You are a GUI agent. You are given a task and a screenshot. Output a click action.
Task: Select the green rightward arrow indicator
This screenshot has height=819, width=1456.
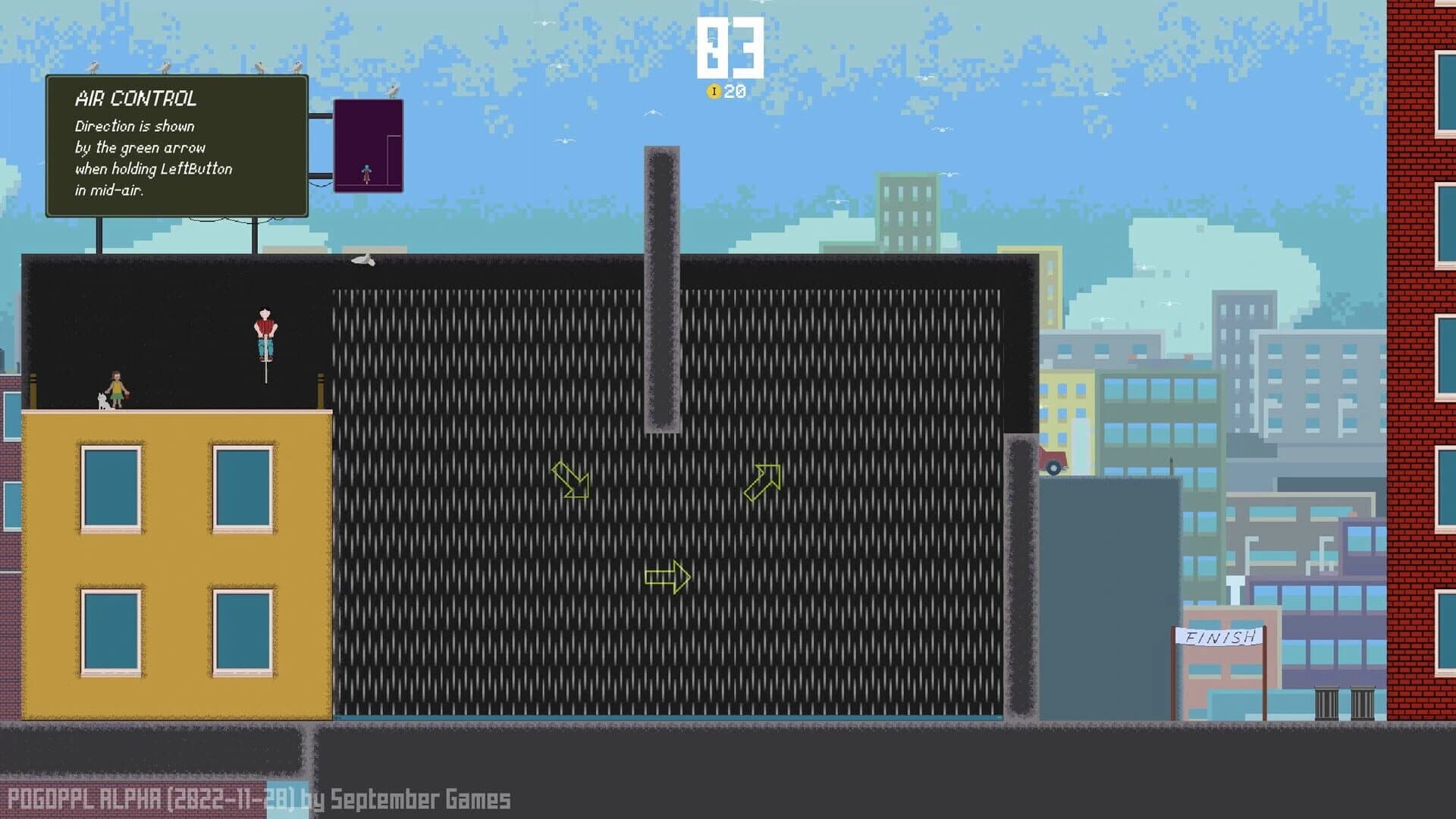coord(667,579)
